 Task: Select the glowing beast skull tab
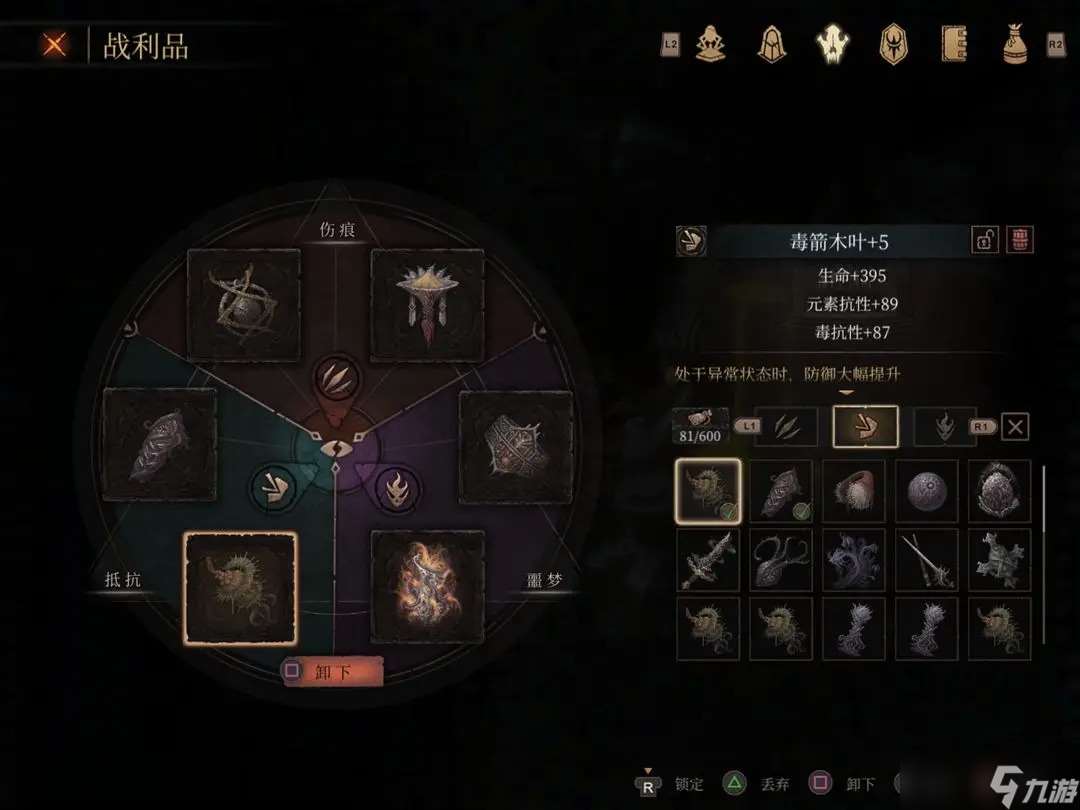(x=832, y=44)
